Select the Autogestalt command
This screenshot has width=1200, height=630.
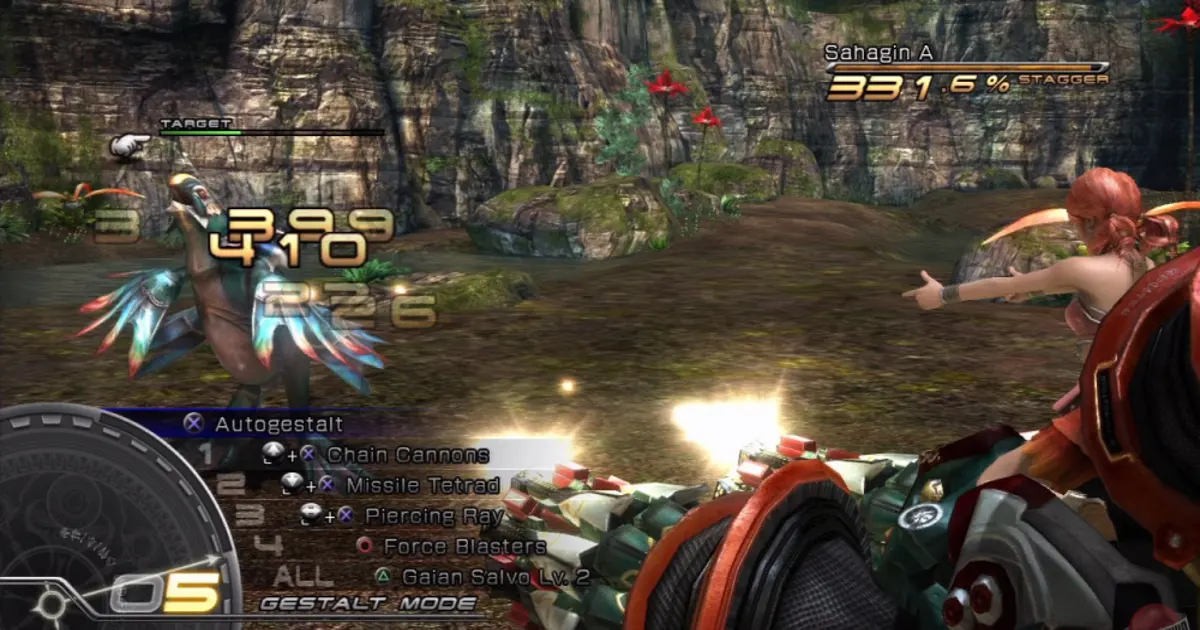coord(278,425)
